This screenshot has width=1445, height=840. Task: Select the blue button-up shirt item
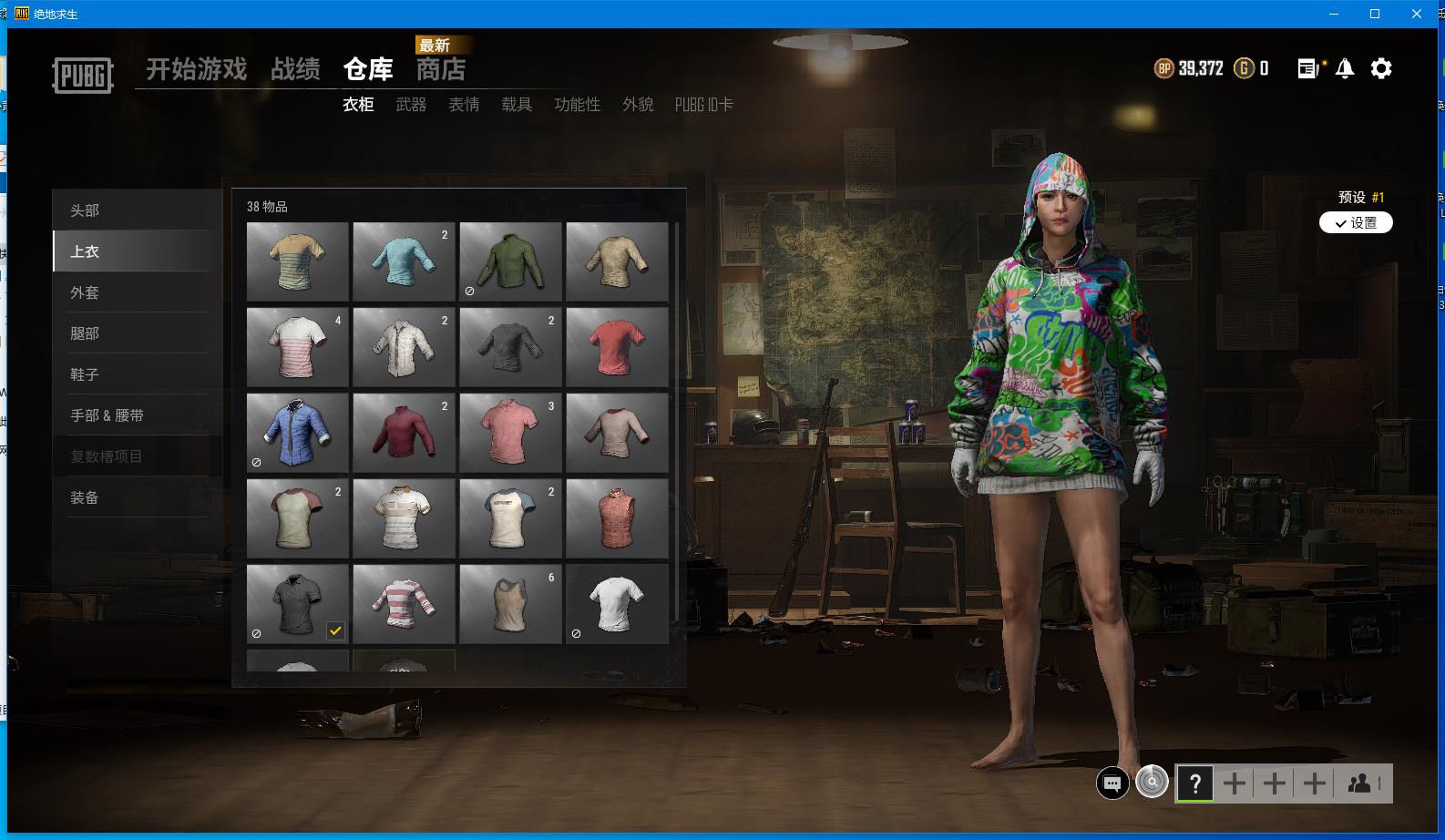[297, 433]
